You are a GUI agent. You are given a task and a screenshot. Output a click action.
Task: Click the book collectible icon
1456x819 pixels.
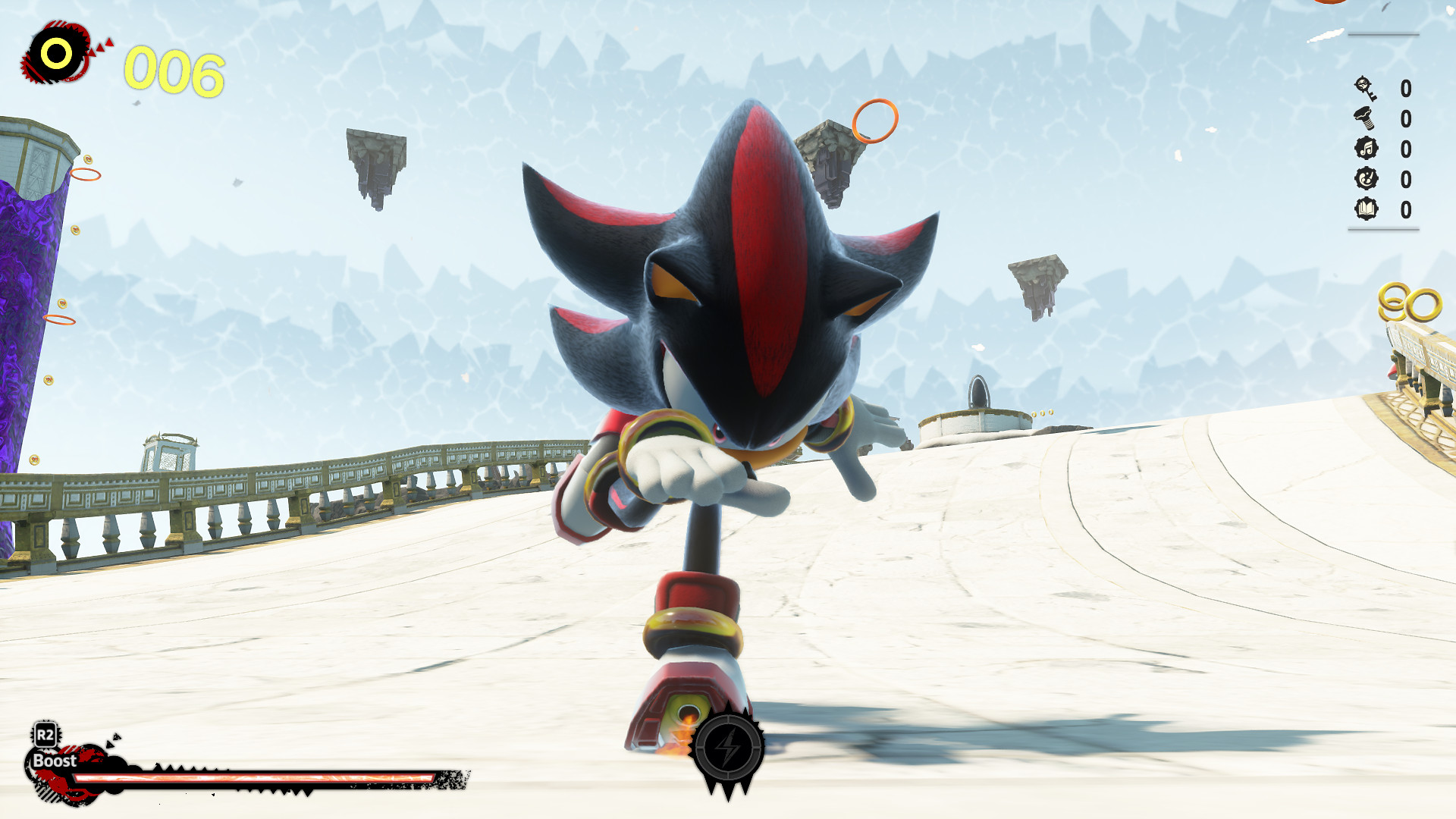pyautogui.click(x=1366, y=208)
